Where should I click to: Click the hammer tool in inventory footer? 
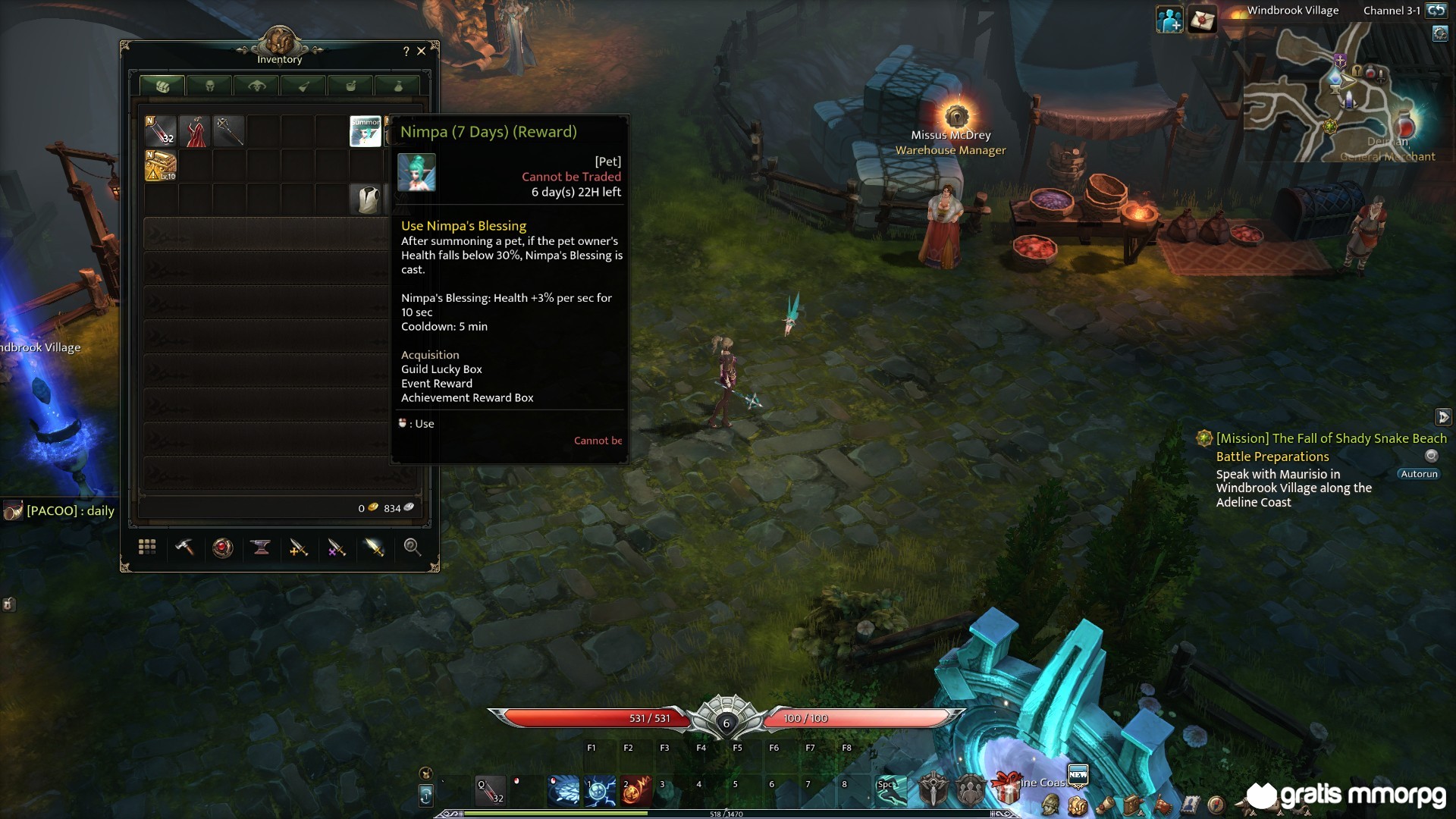(185, 548)
